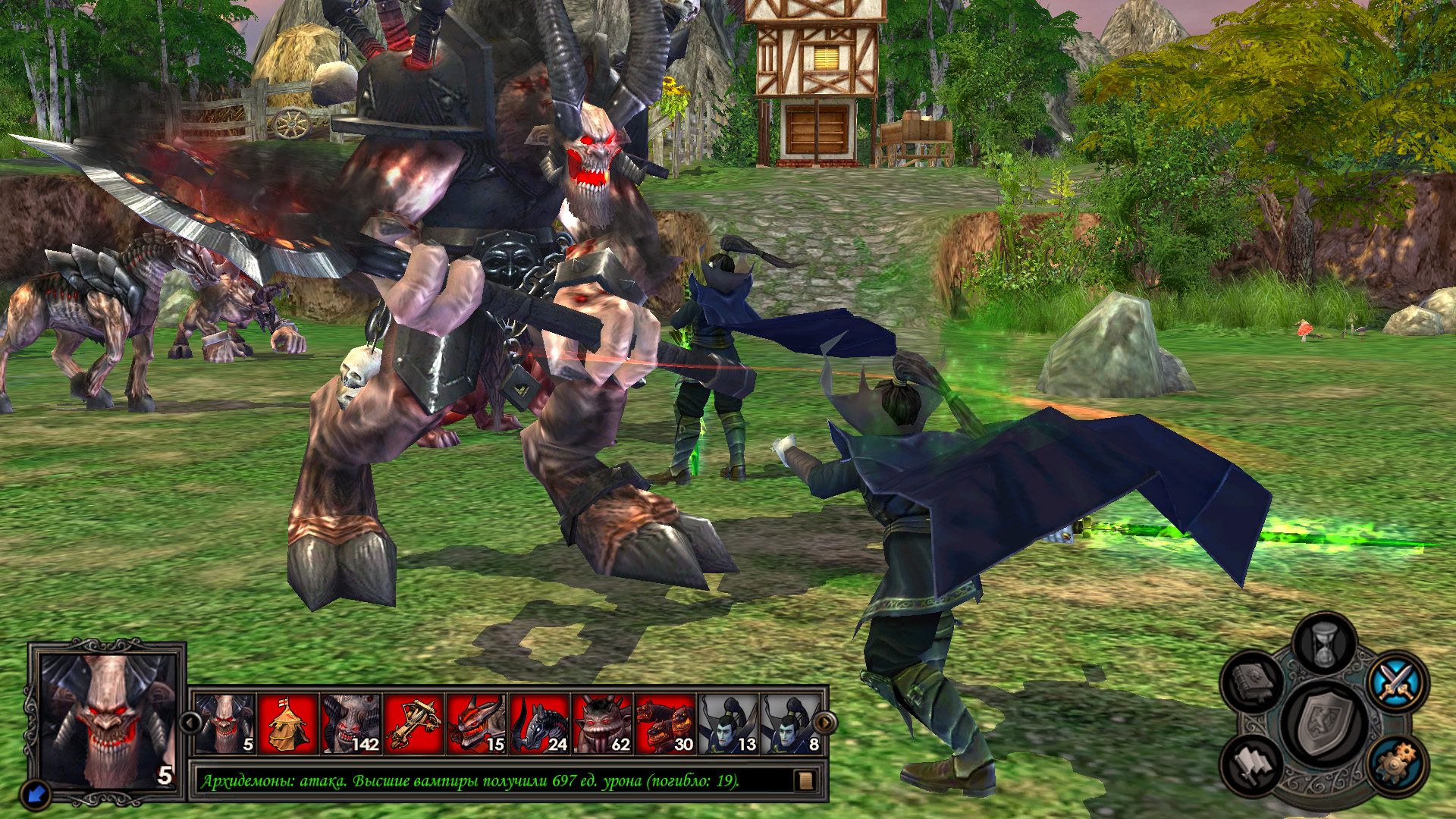Toggle the crossed swords auto-combat button
1456x819 pixels.
click(x=1398, y=680)
